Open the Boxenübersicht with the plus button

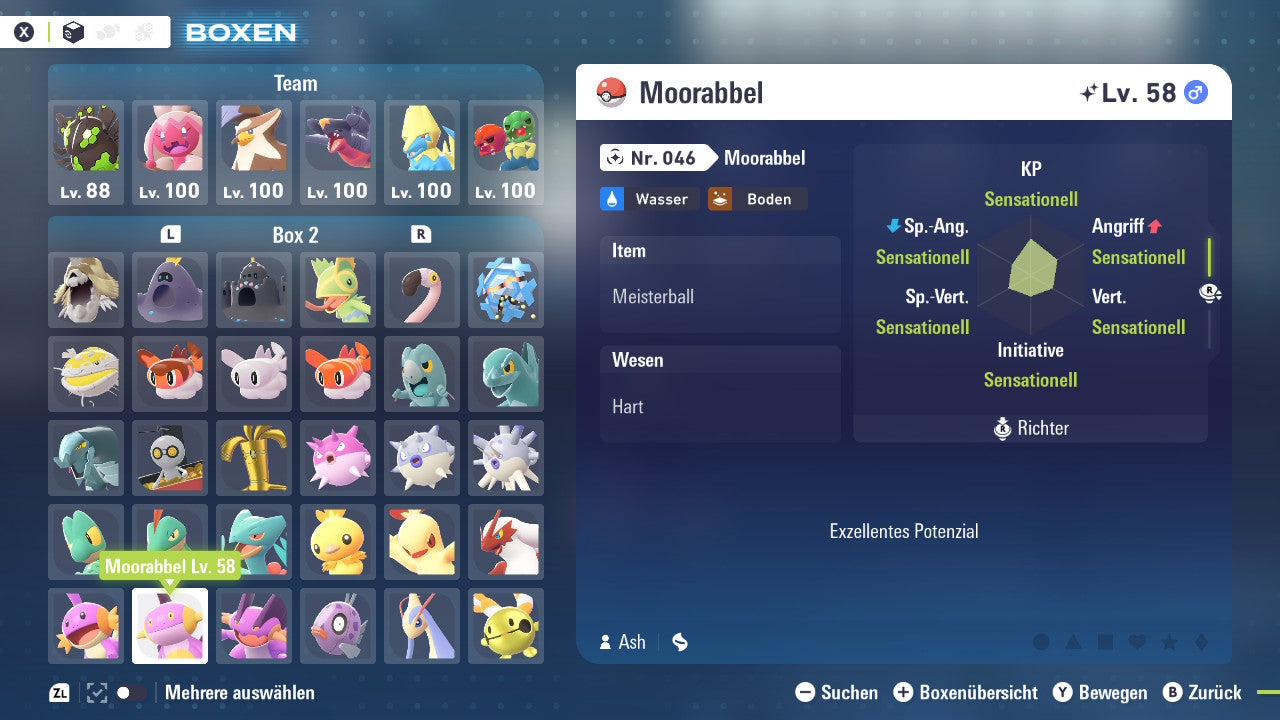click(904, 692)
